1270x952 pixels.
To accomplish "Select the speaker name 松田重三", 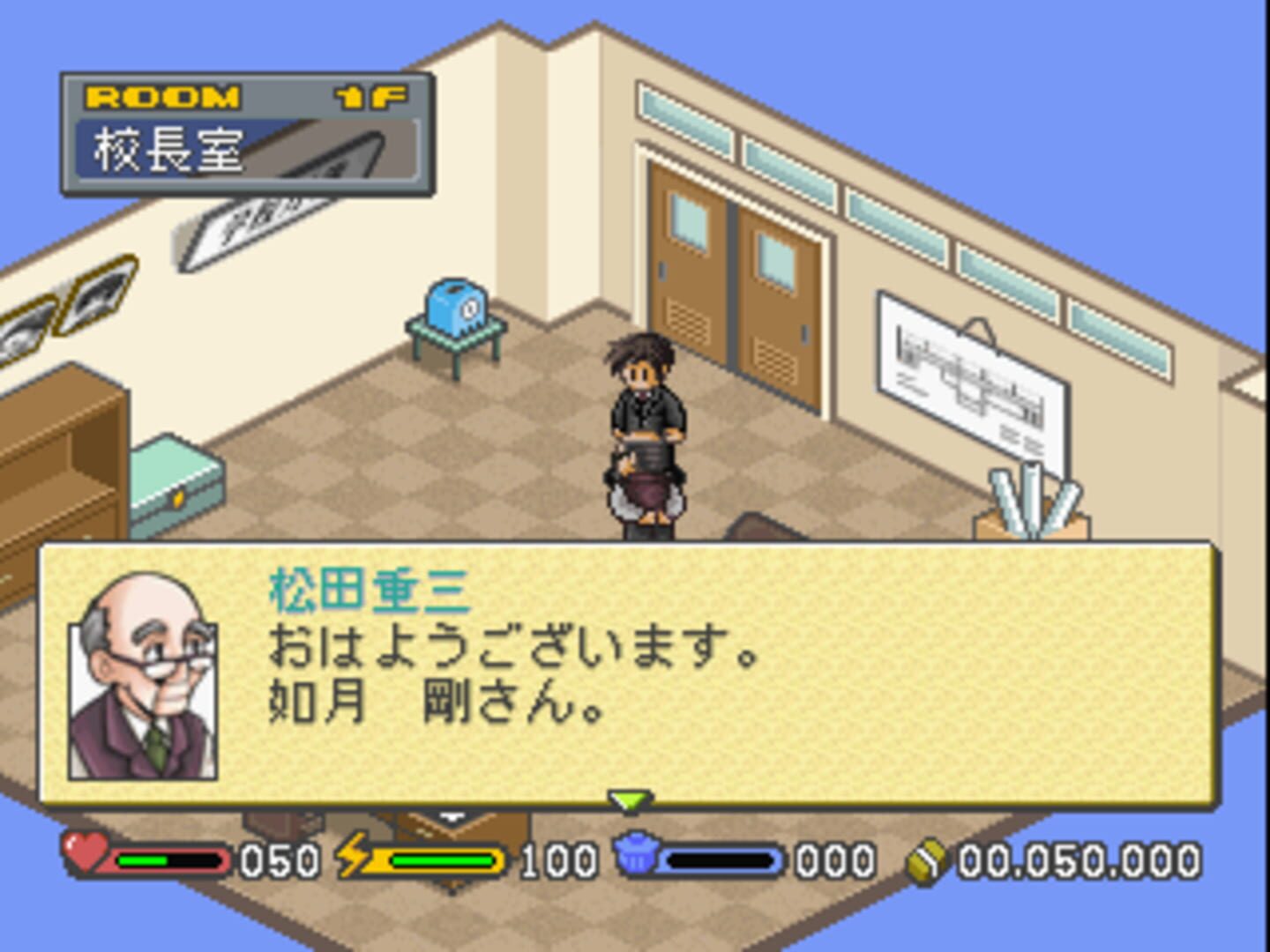I will (368, 595).
